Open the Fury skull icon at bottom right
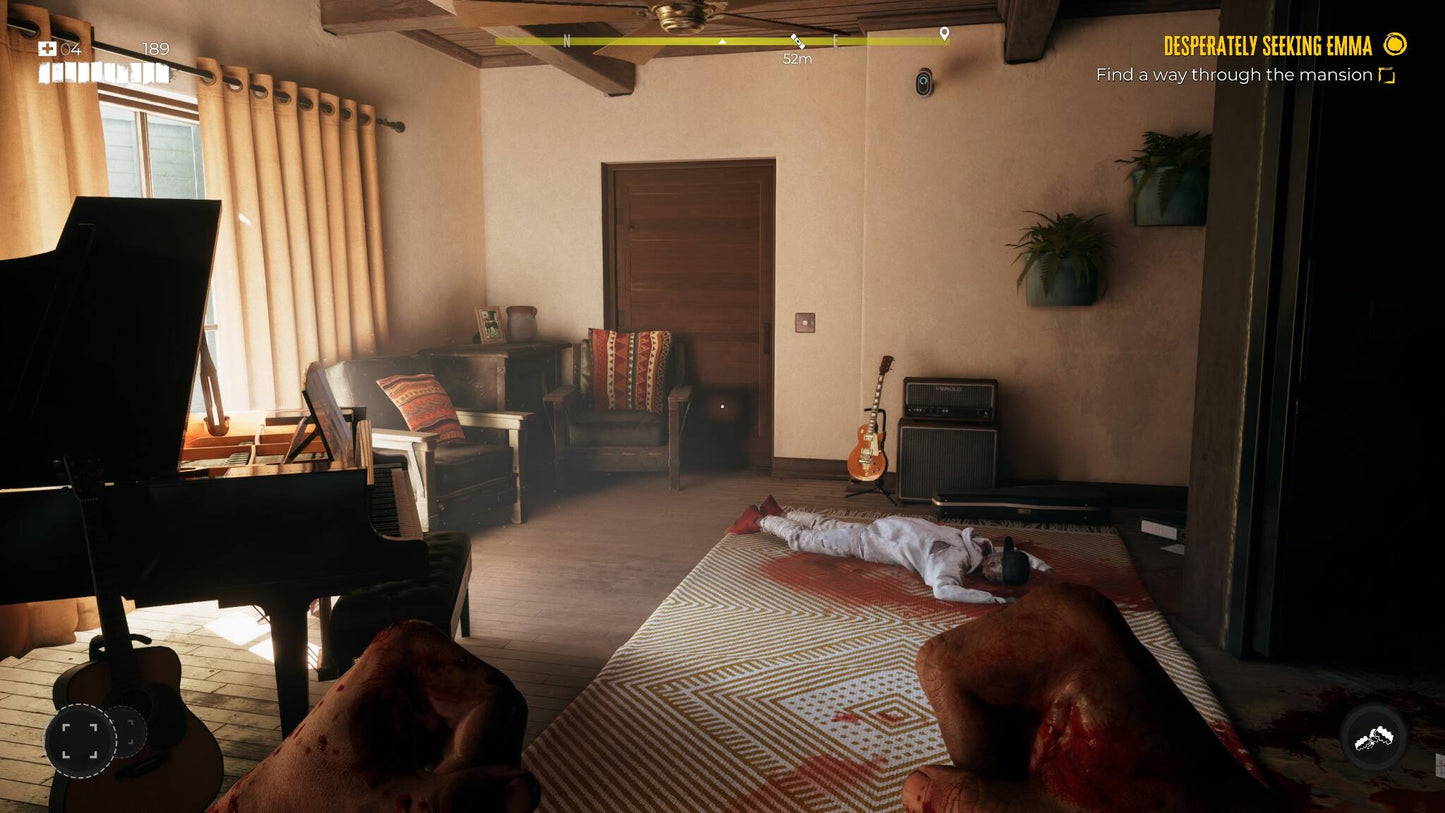The image size is (1445, 813). click(1374, 737)
